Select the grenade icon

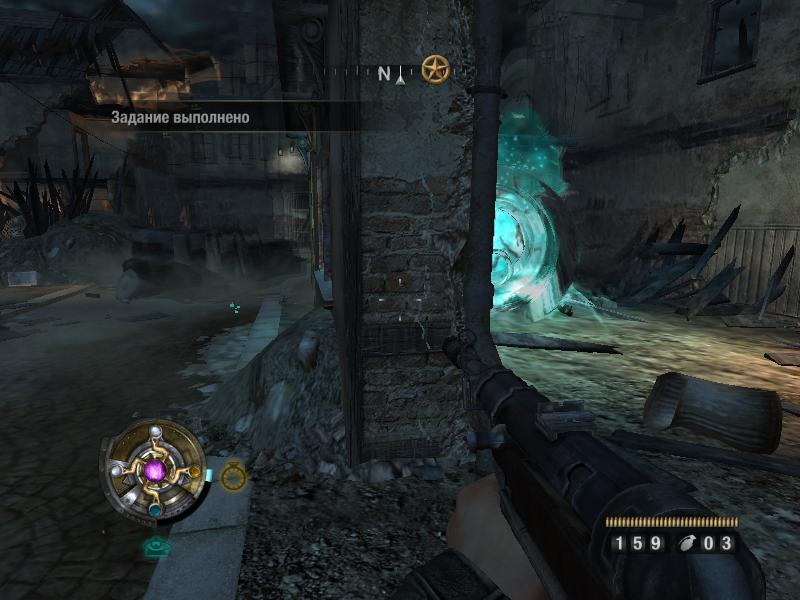coord(688,544)
